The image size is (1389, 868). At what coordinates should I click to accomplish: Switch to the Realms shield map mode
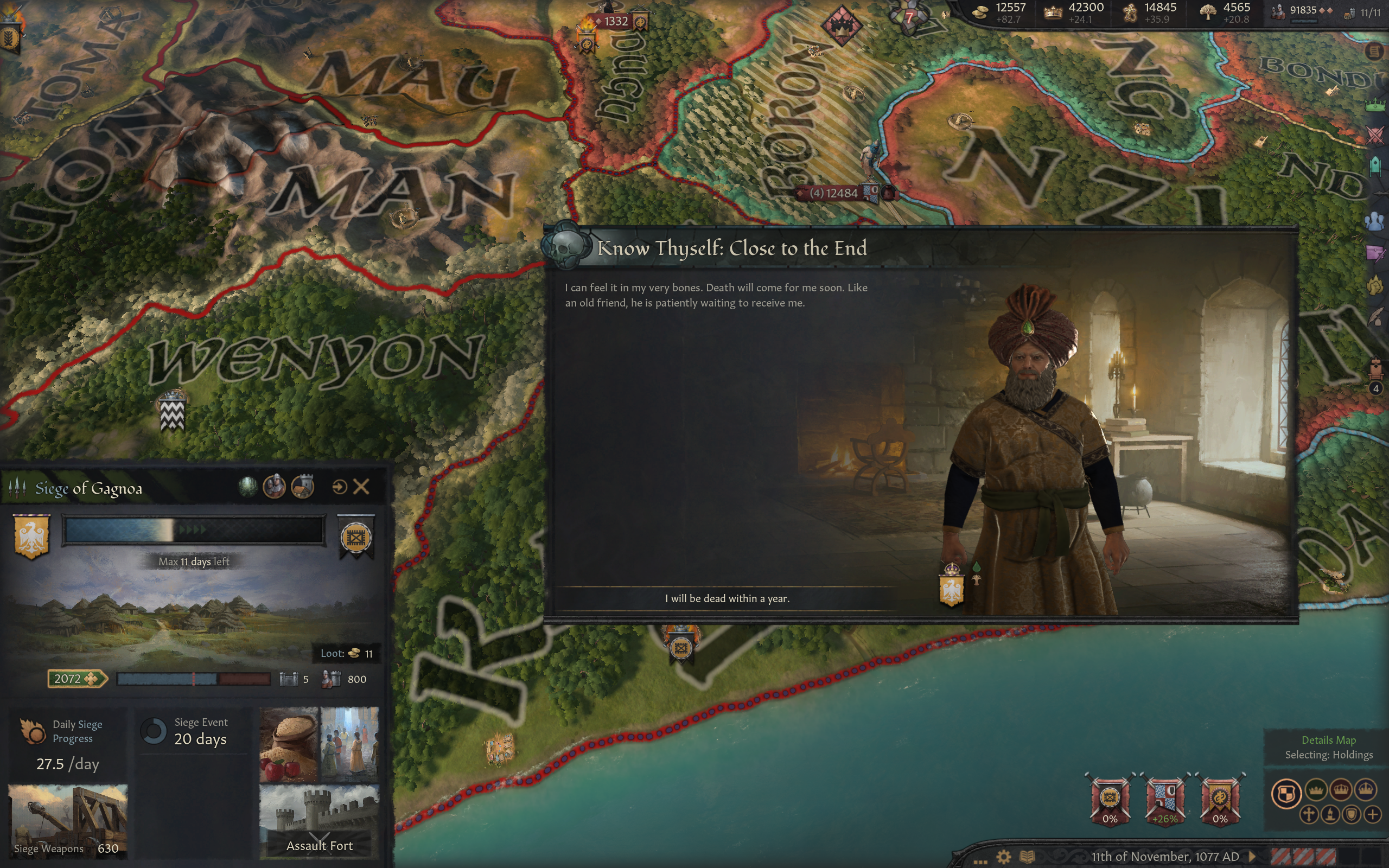[1286, 794]
